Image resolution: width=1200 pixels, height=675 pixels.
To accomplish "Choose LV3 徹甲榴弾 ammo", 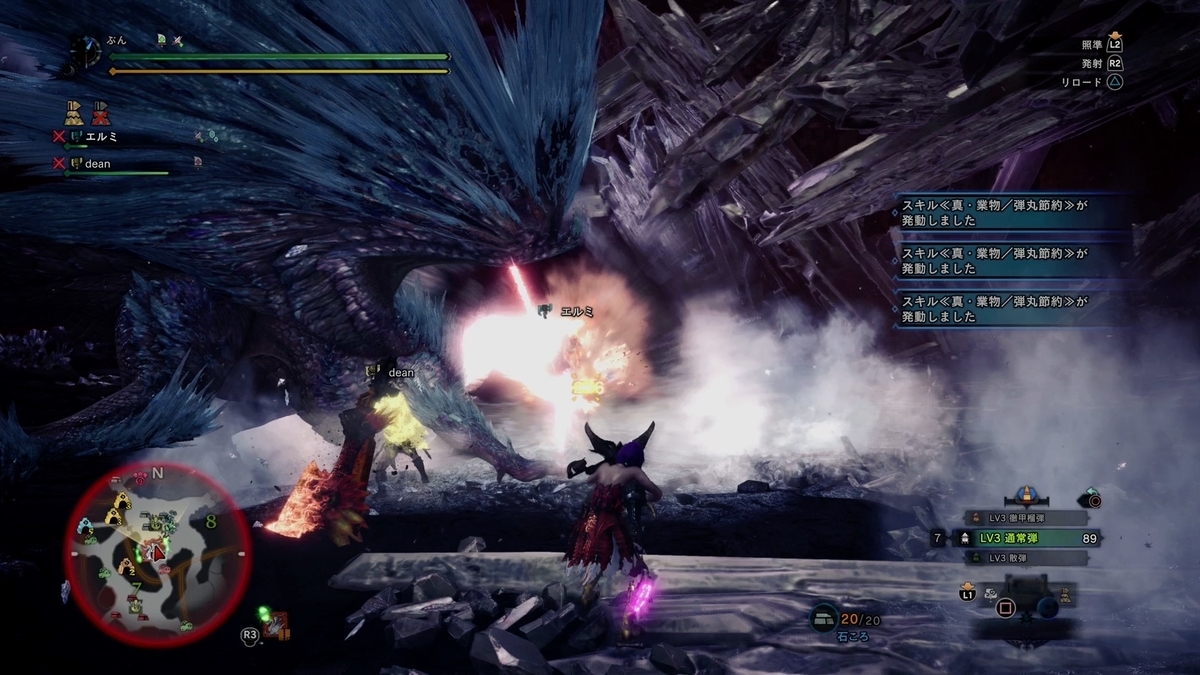I will pos(1018,518).
